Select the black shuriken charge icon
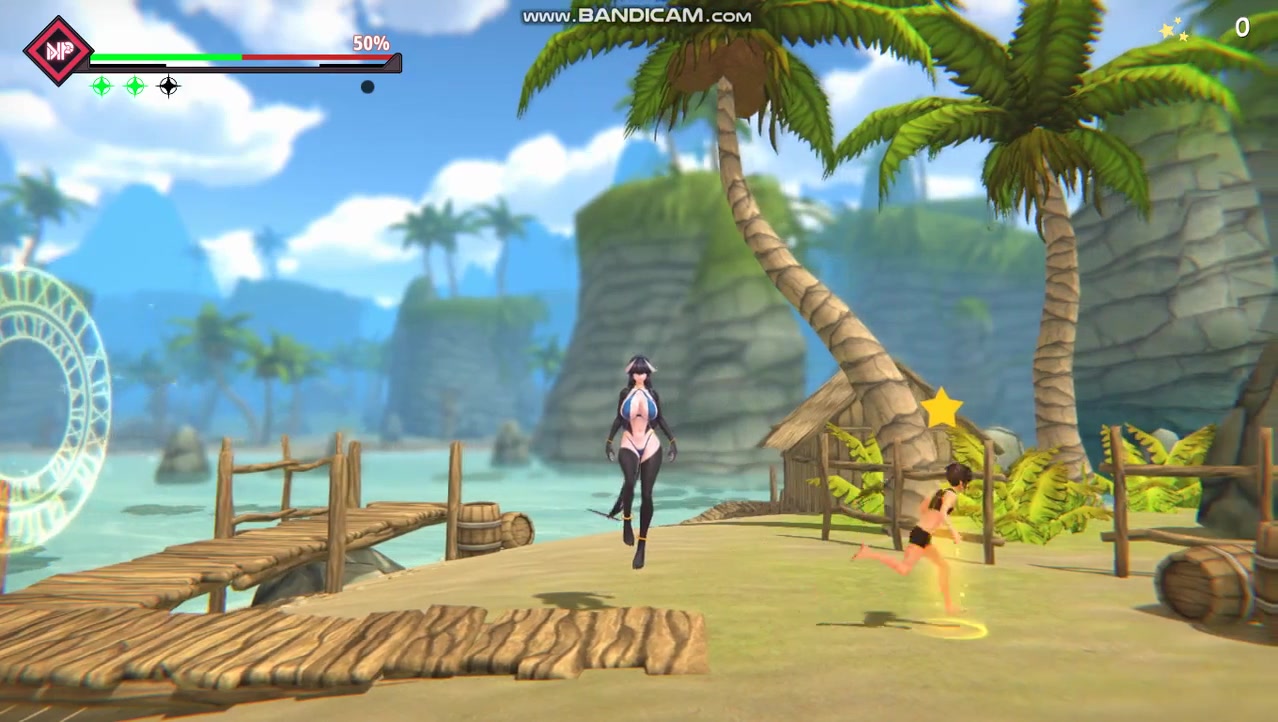 [x=169, y=86]
